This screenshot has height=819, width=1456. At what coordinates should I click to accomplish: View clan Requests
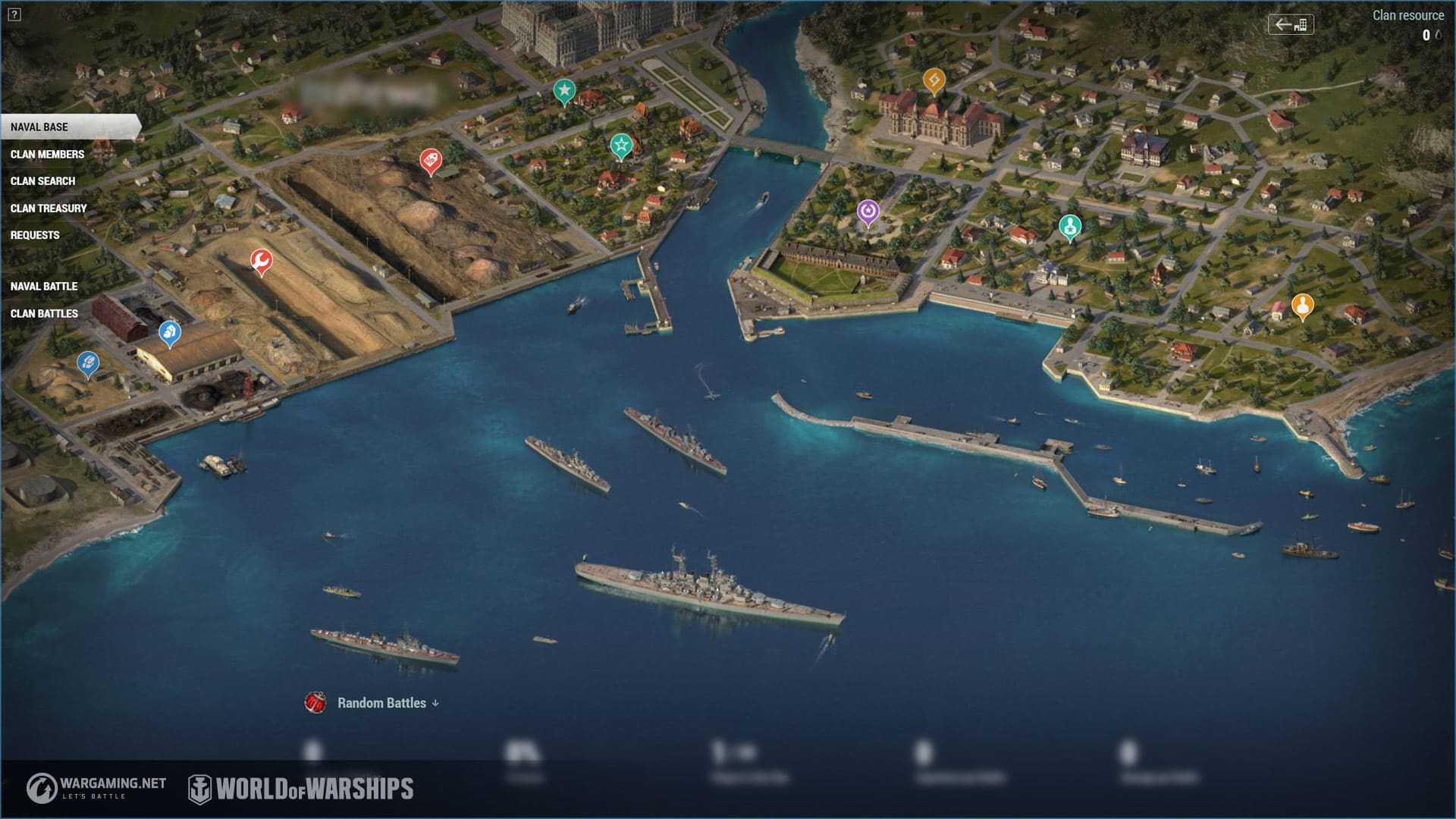pos(35,235)
